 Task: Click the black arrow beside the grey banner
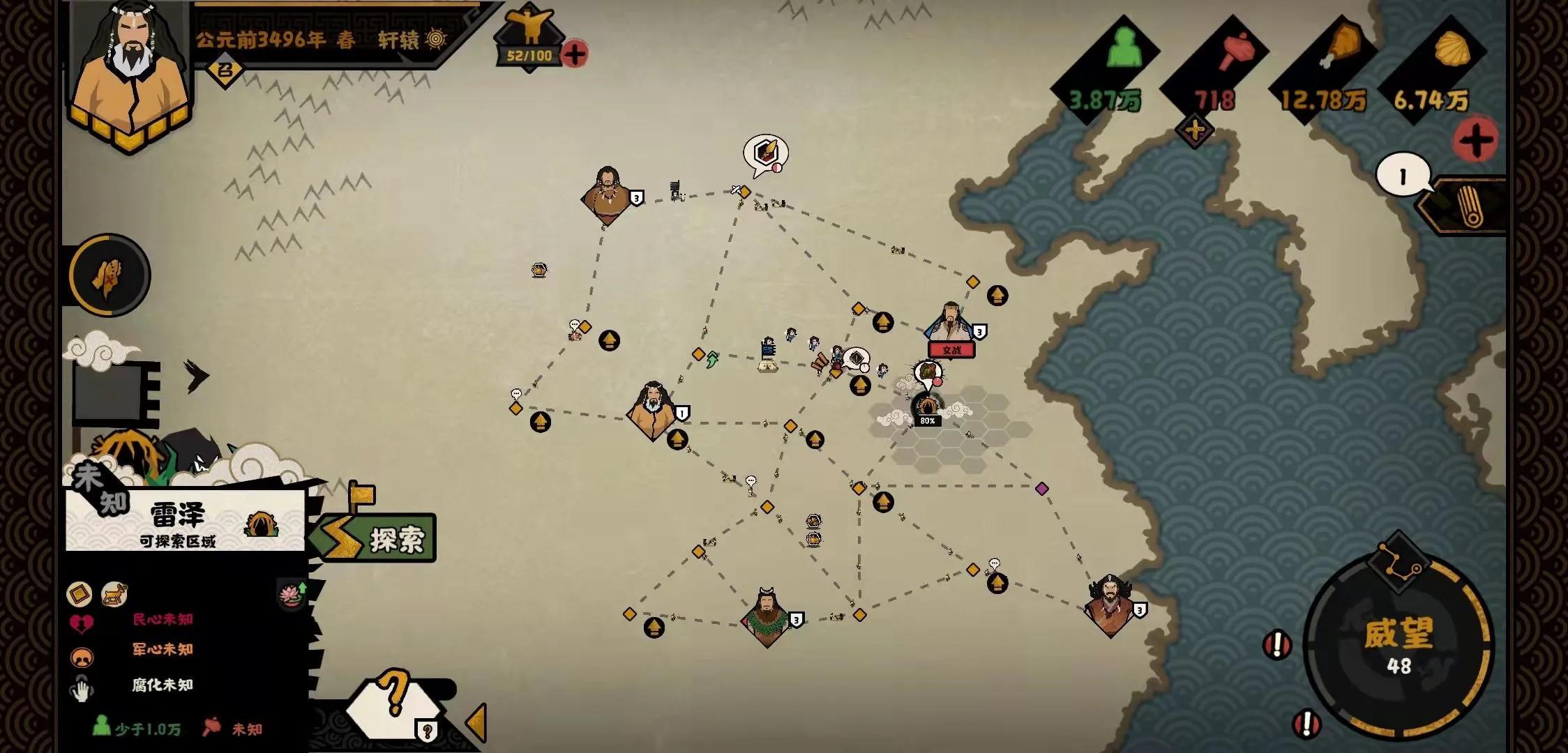pyautogui.click(x=197, y=376)
